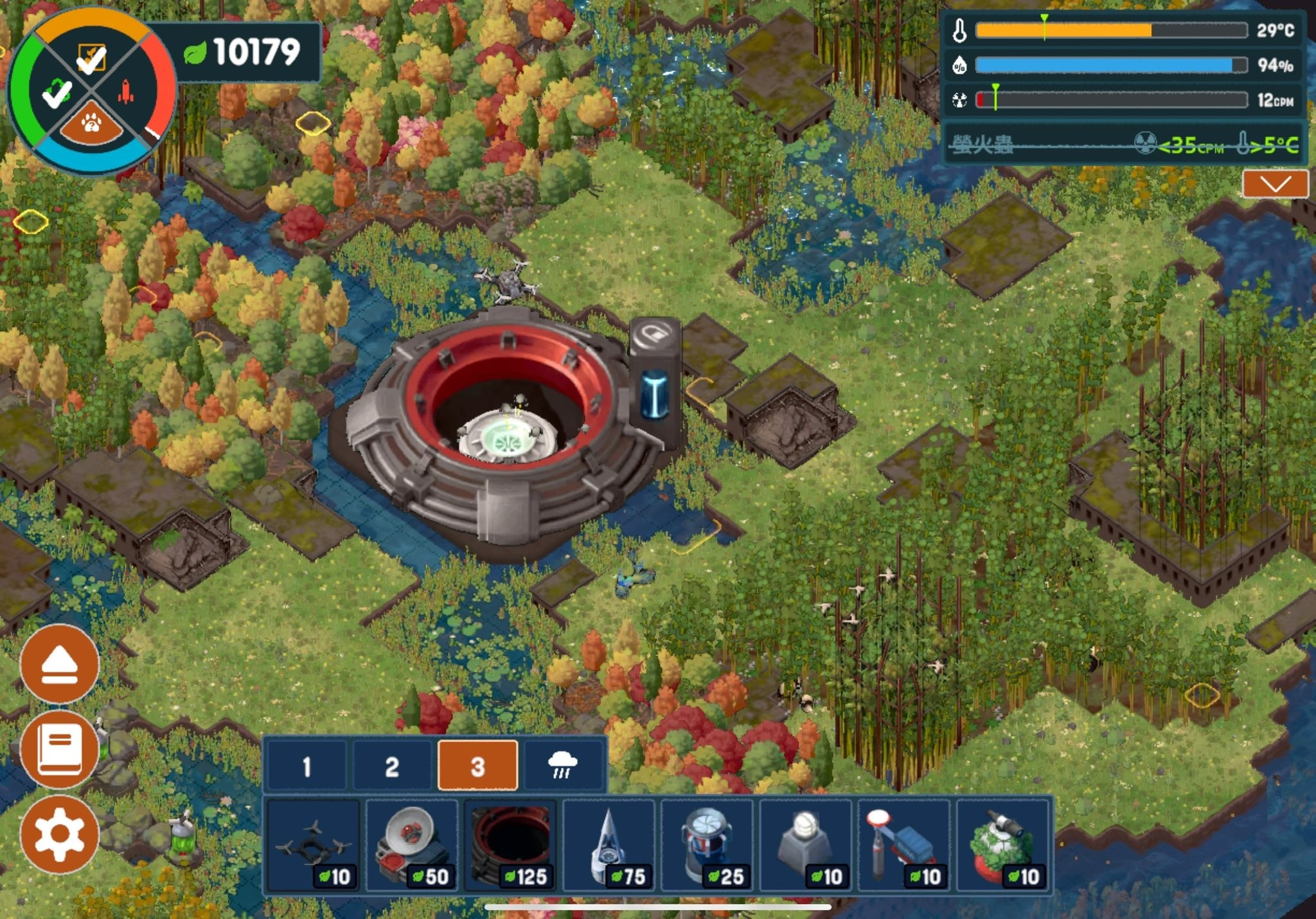The width and height of the screenshot is (1316, 919).
Task: Open the handbook book button
Action: click(59, 749)
